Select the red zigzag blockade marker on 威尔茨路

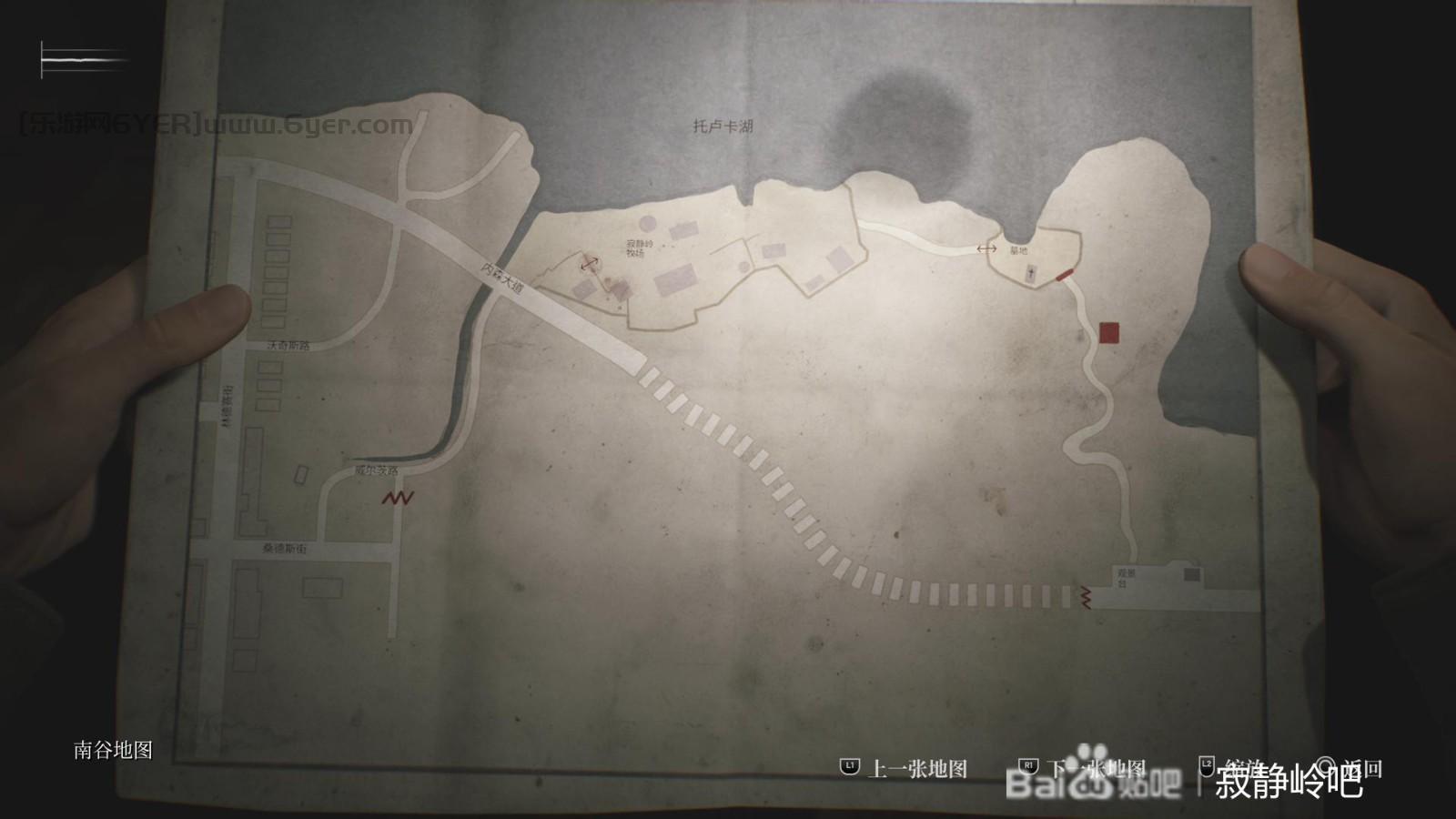click(x=398, y=498)
